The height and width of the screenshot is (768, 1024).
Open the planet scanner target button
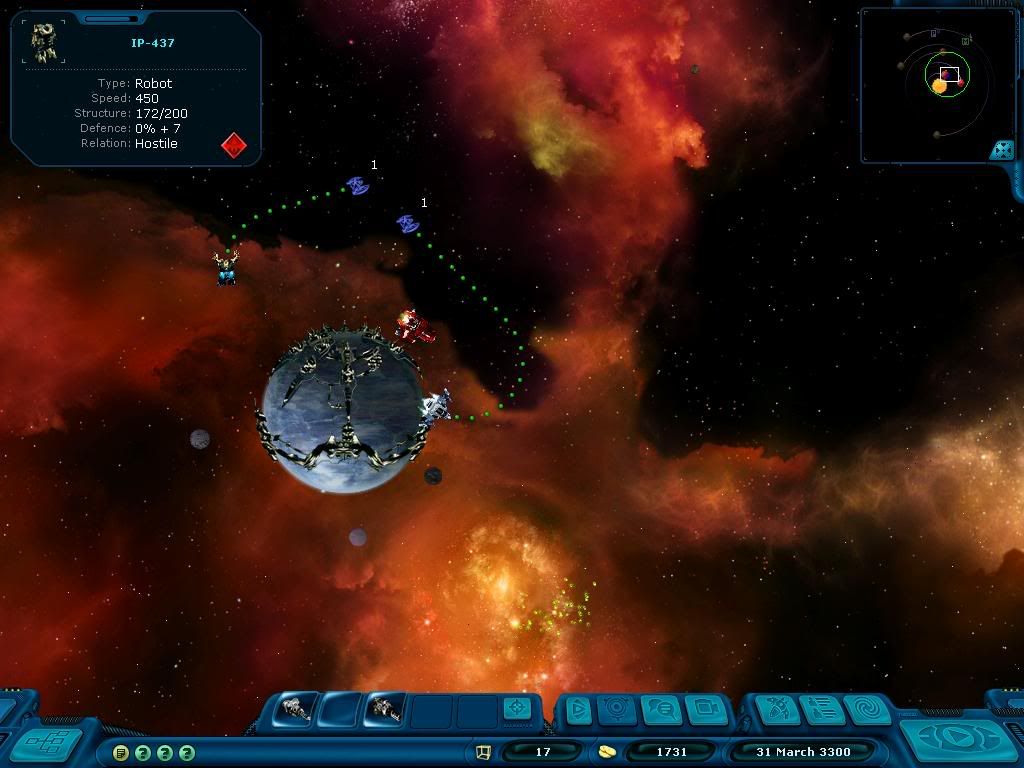617,709
